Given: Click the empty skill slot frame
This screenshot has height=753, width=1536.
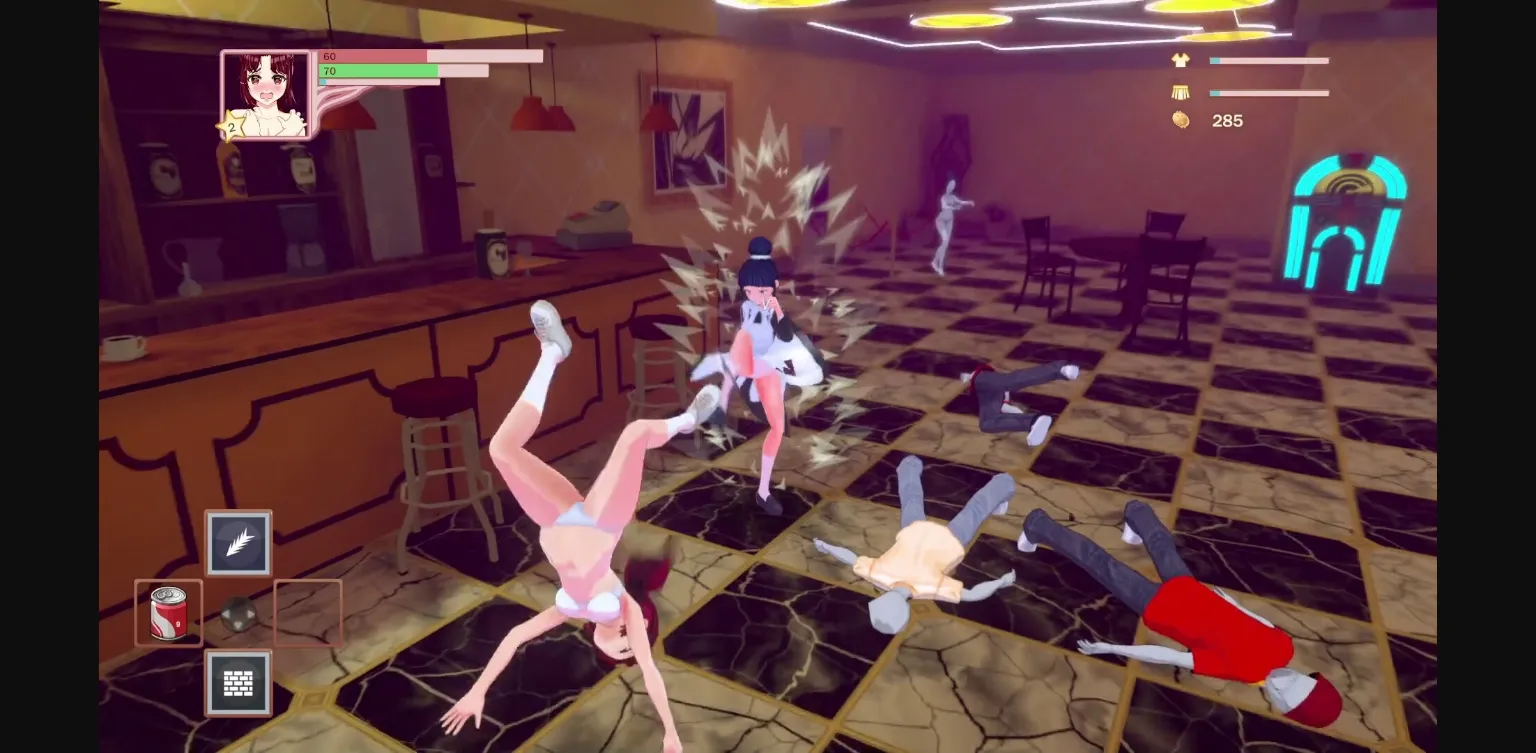Looking at the screenshot, I should (x=308, y=612).
